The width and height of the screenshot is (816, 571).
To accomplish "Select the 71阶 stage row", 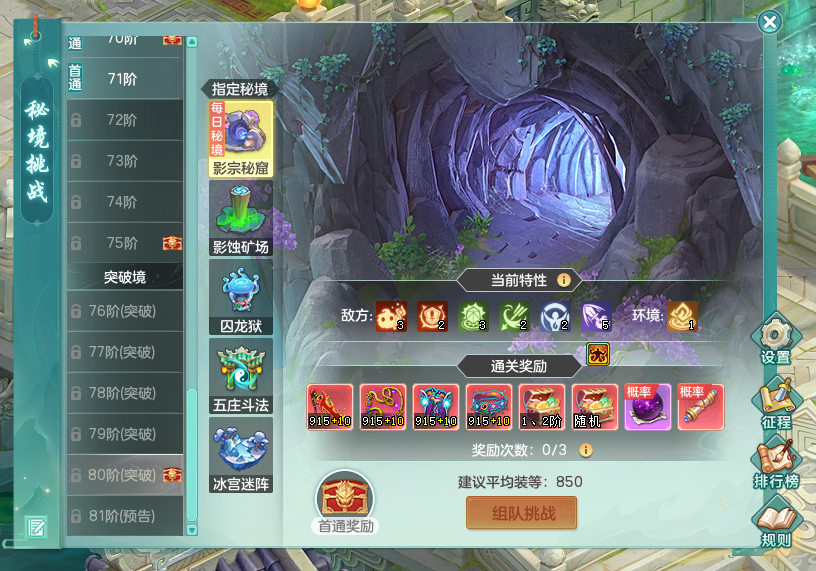I will (x=124, y=79).
